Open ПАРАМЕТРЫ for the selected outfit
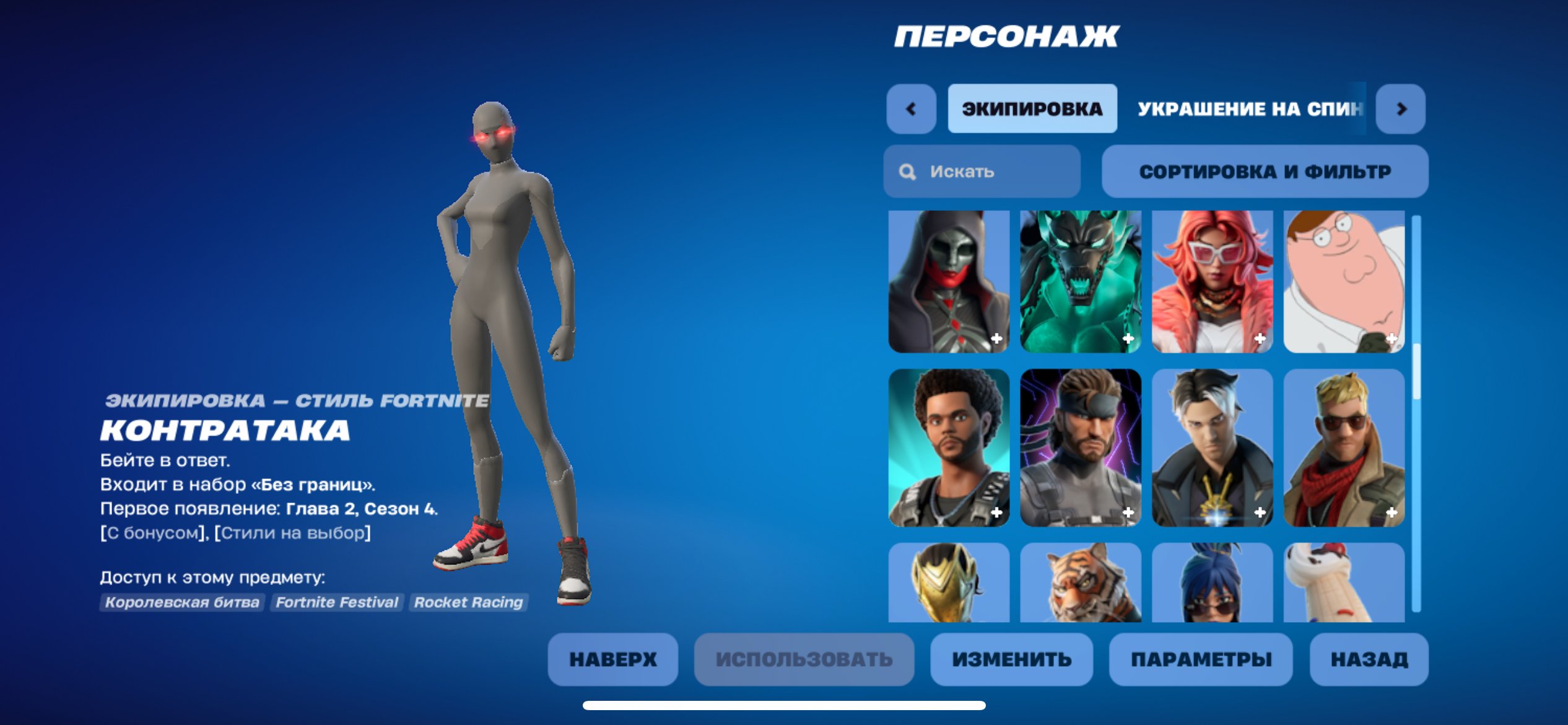This screenshot has height=725, width=1568. pyautogui.click(x=1199, y=659)
